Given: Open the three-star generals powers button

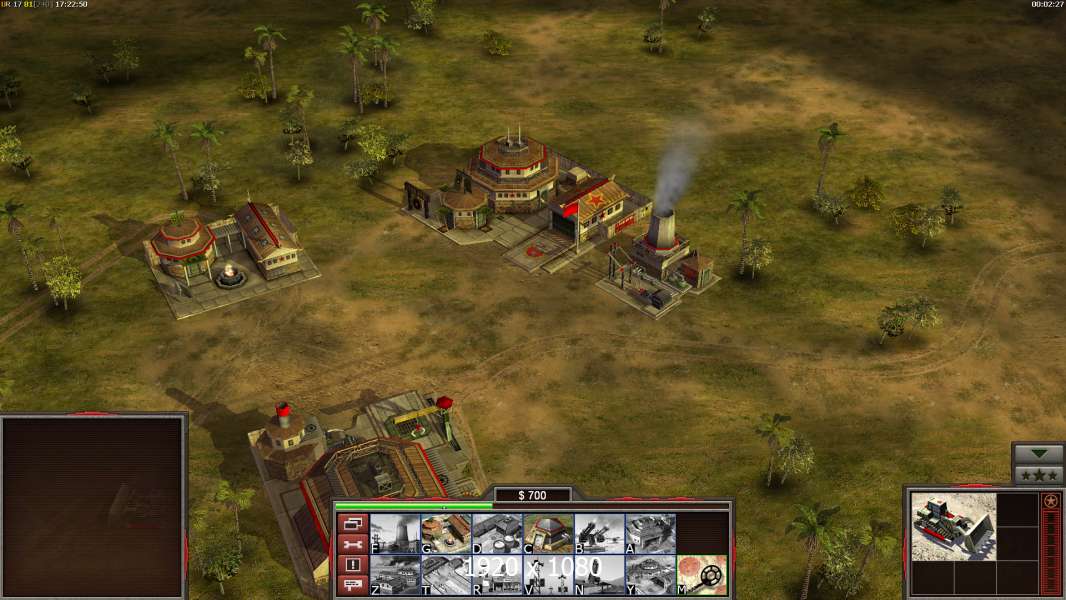Looking at the screenshot, I should point(1039,475).
